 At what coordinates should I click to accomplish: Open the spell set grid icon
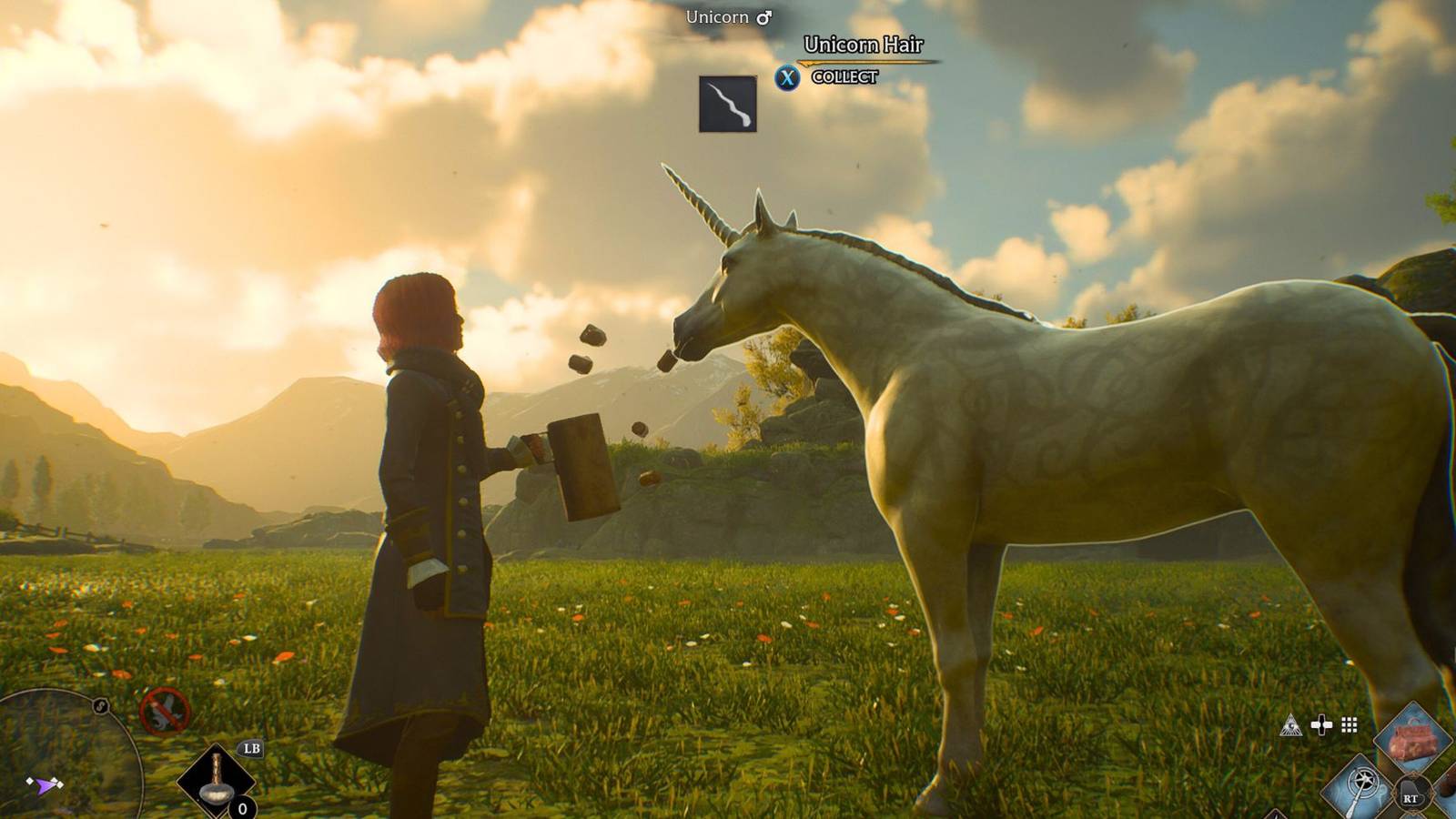(1349, 725)
